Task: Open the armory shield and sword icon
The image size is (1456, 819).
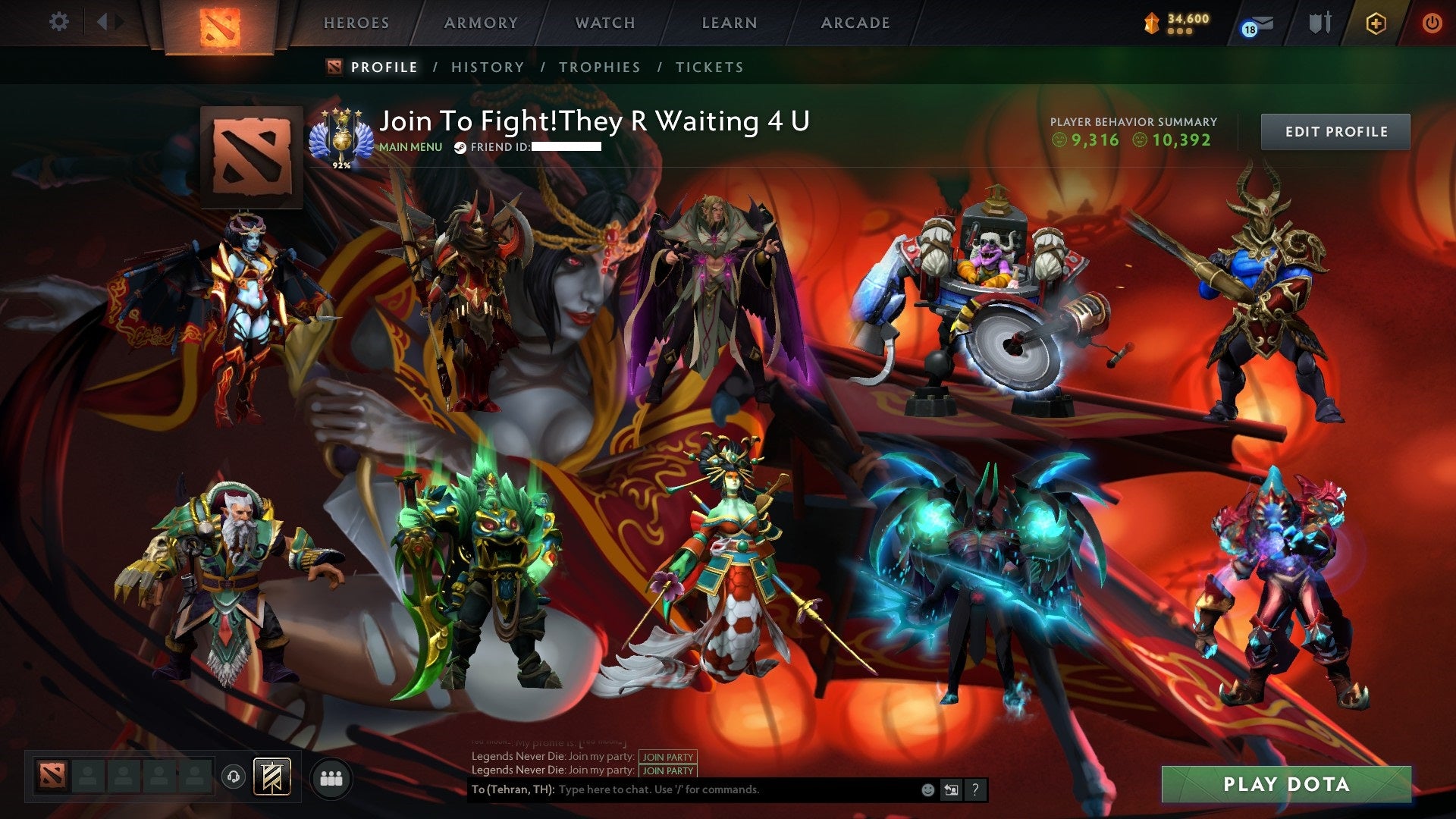Action: pyautogui.click(x=1319, y=23)
